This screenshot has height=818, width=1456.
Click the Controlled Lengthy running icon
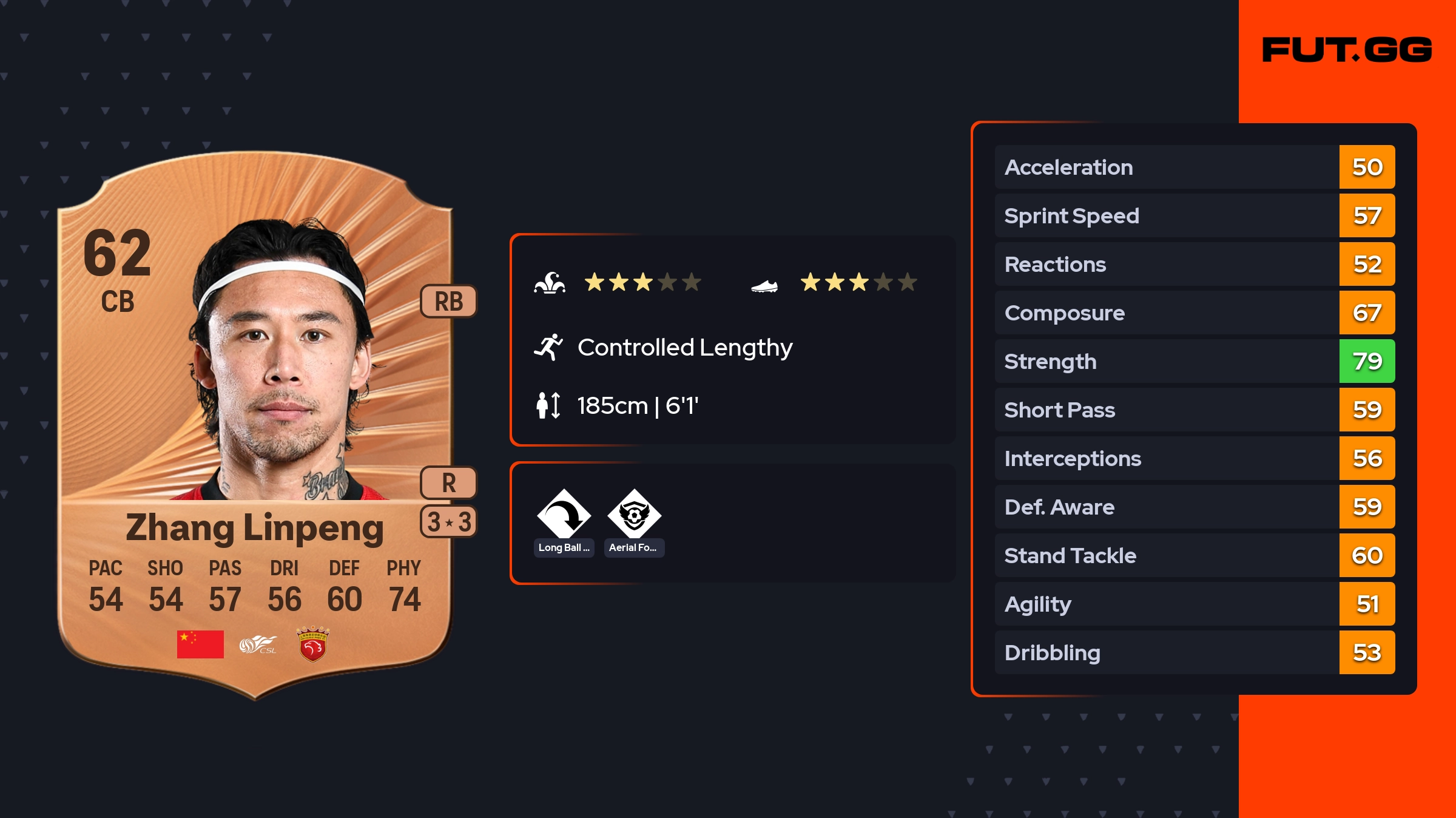[x=548, y=347]
